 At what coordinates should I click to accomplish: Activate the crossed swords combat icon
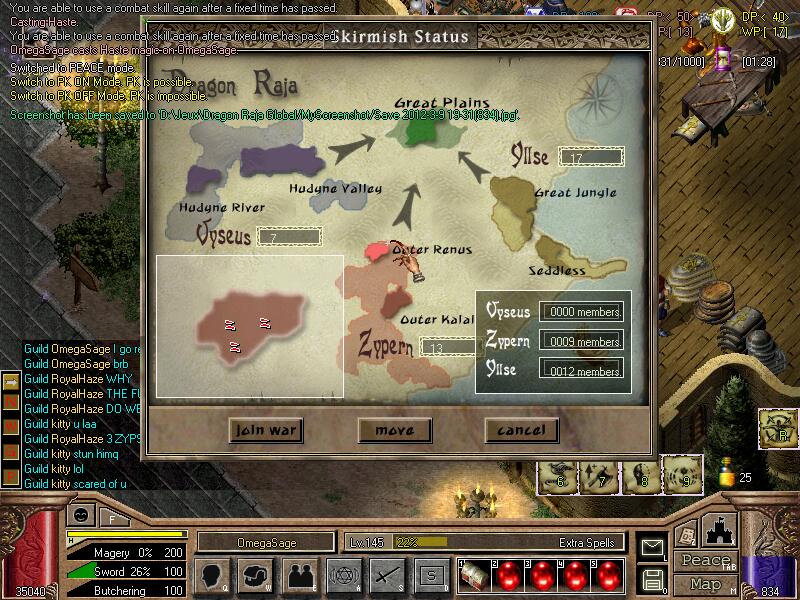pos(385,576)
